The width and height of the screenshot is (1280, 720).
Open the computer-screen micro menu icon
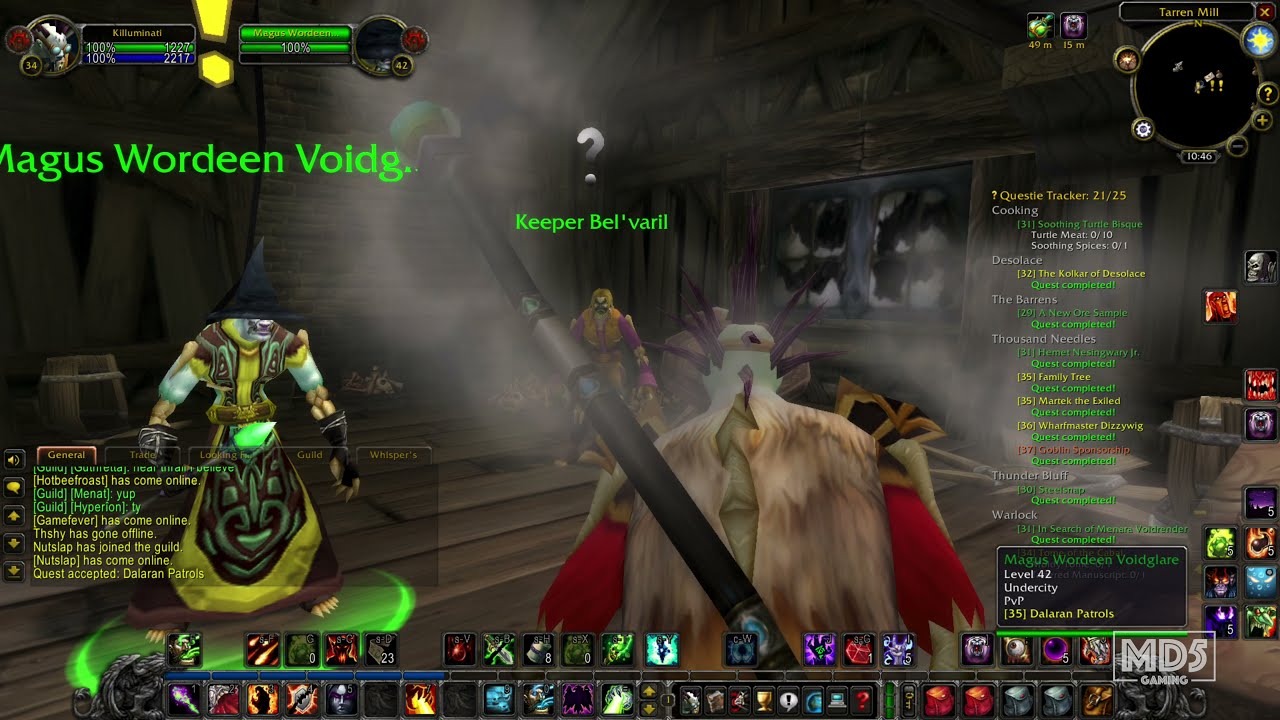pyautogui.click(x=836, y=700)
